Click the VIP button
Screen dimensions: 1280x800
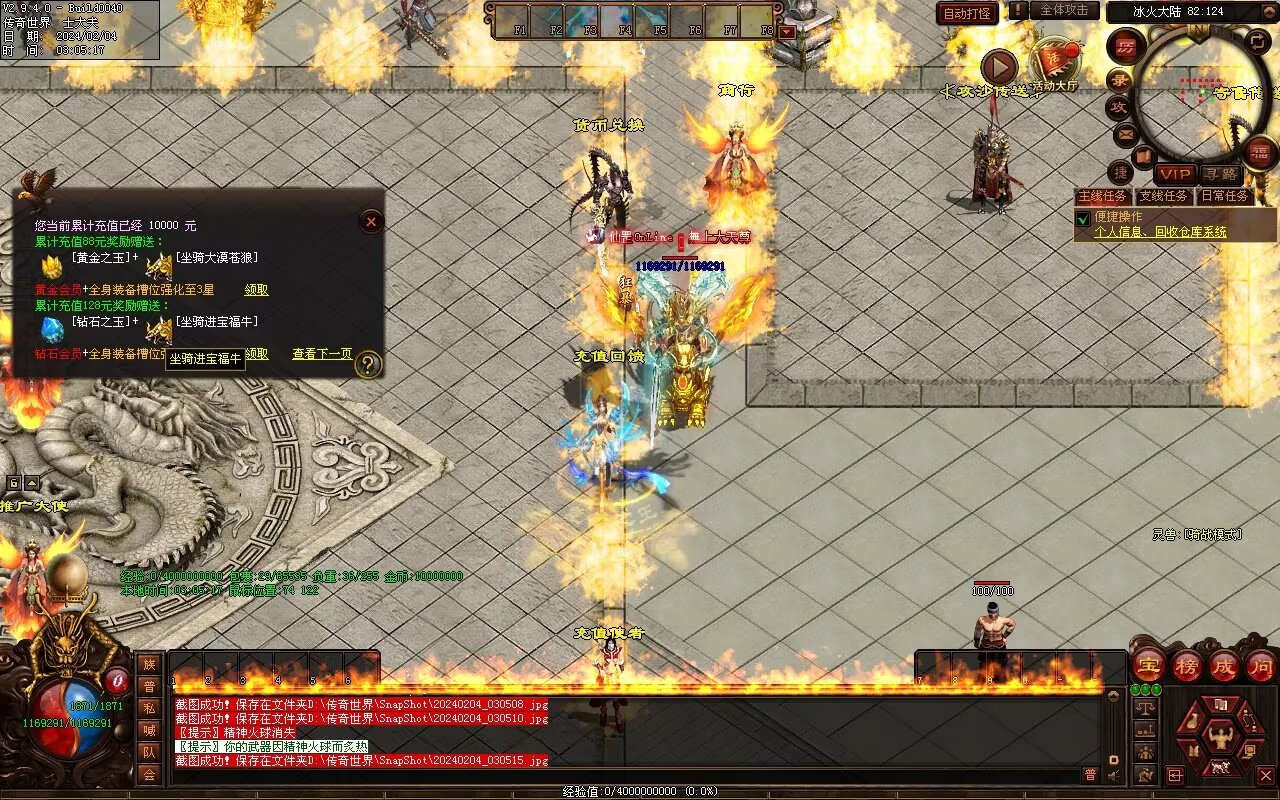1175,175
